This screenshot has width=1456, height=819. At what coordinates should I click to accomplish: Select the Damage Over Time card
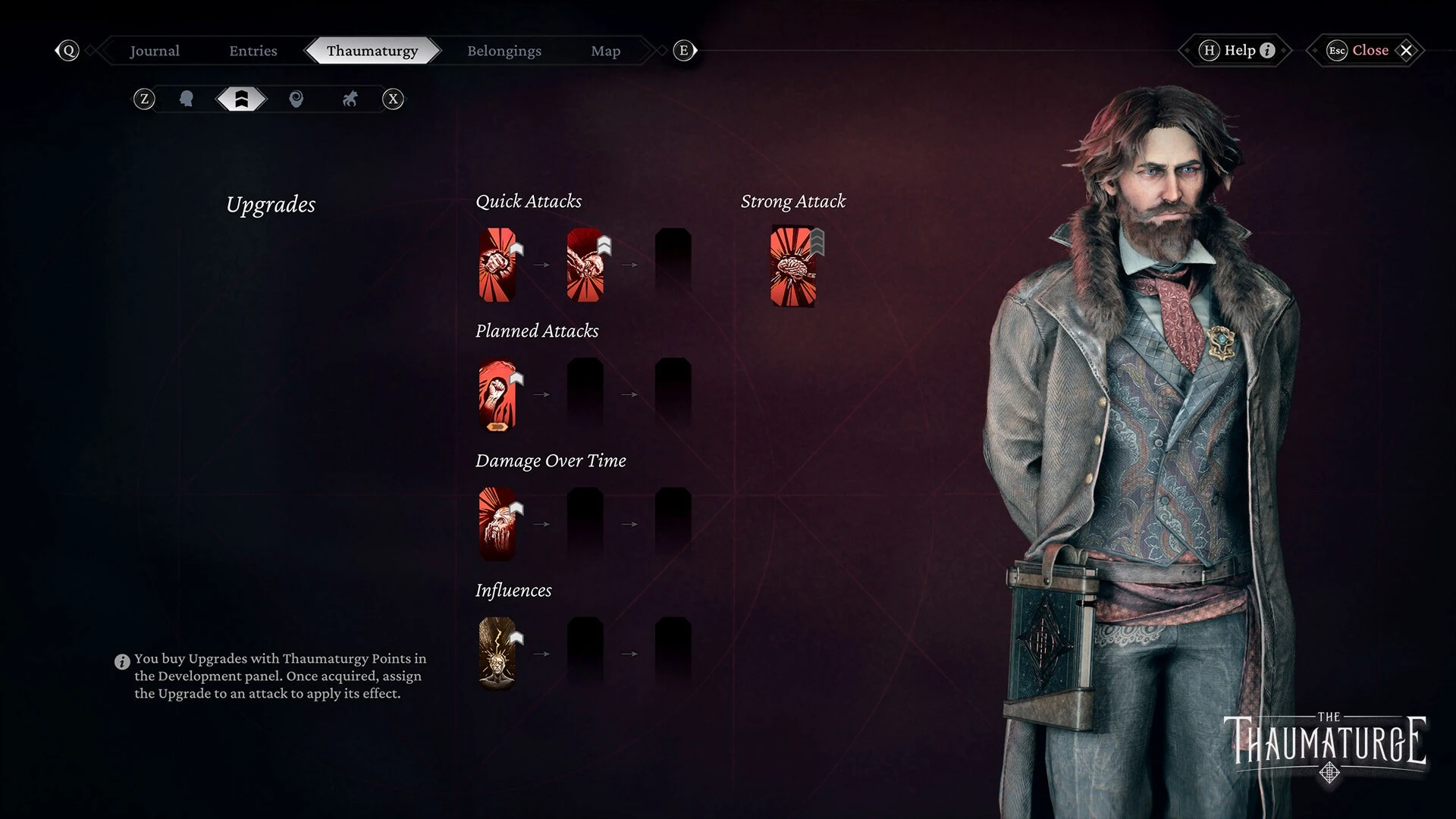pyautogui.click(x=497, y=524)
